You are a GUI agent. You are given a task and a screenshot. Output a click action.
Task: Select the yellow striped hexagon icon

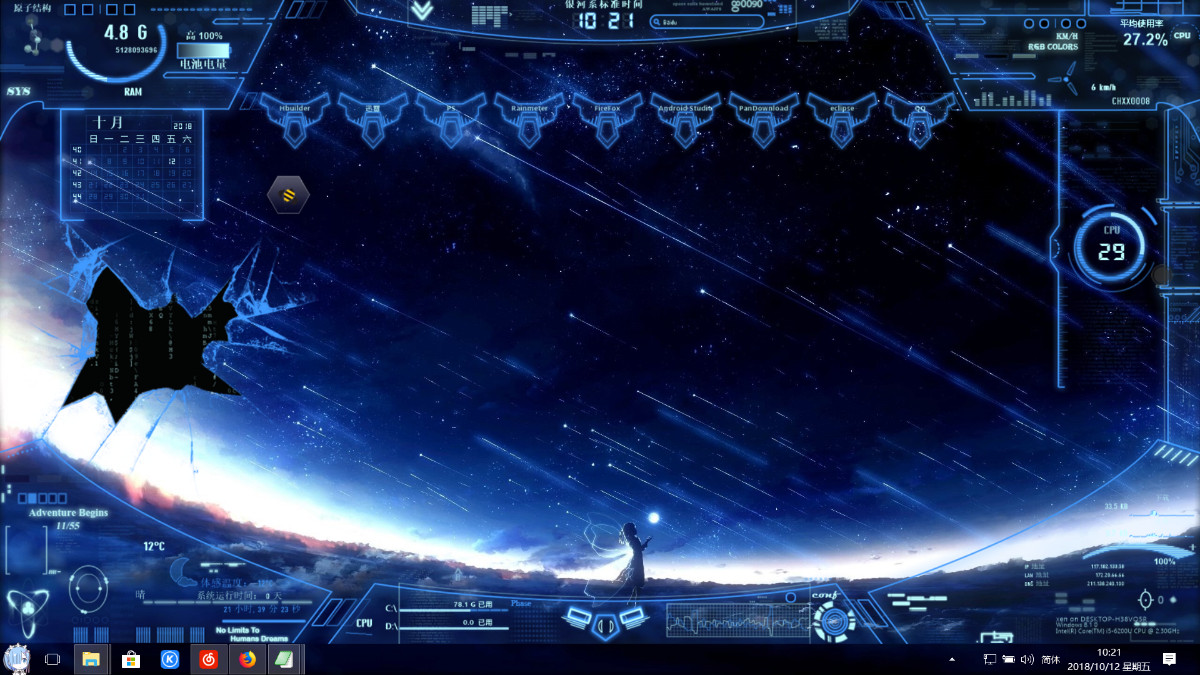[288, 194]
